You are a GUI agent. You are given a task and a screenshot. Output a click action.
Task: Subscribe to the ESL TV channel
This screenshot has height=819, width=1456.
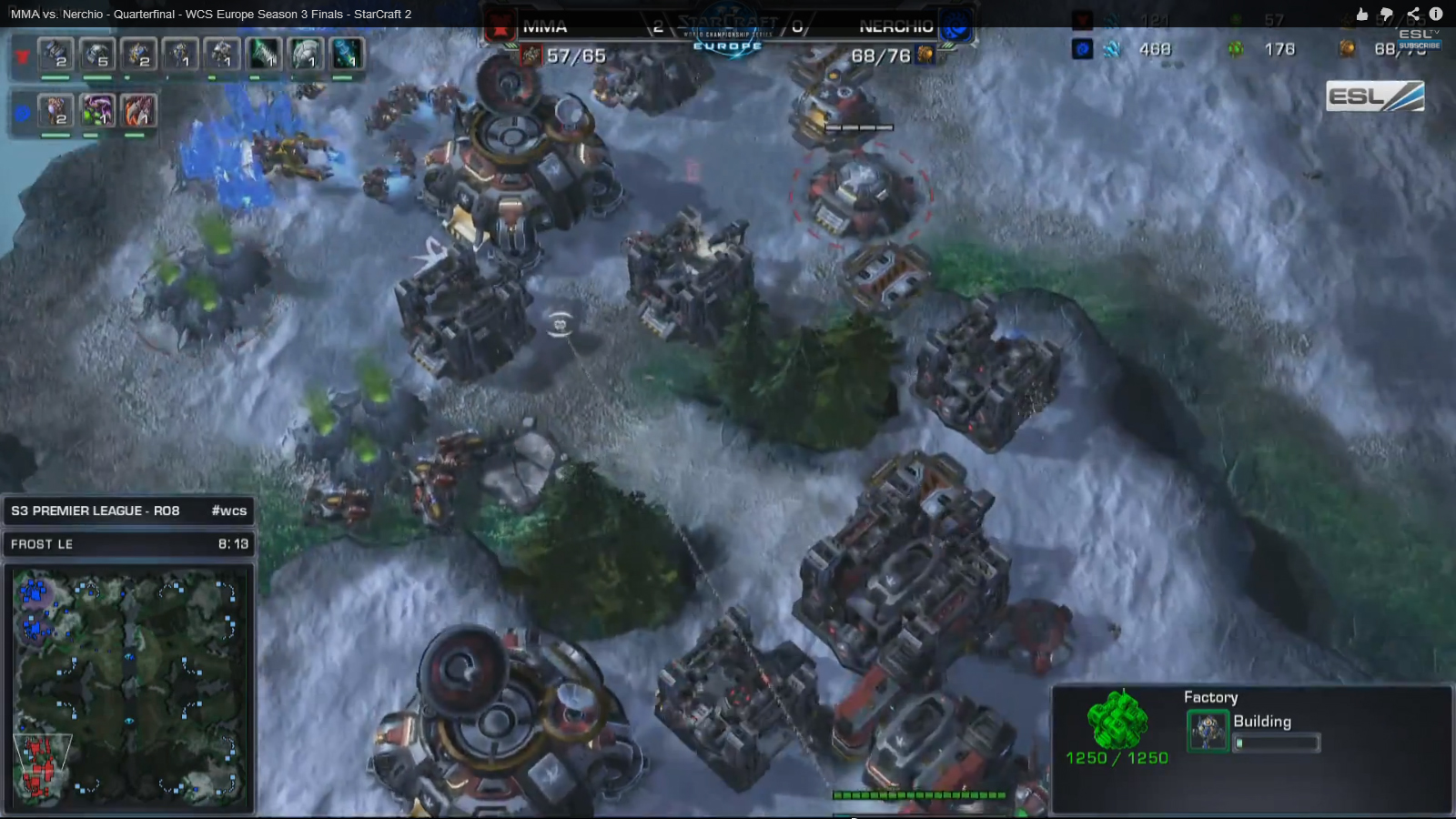(x=1419, y=45)
